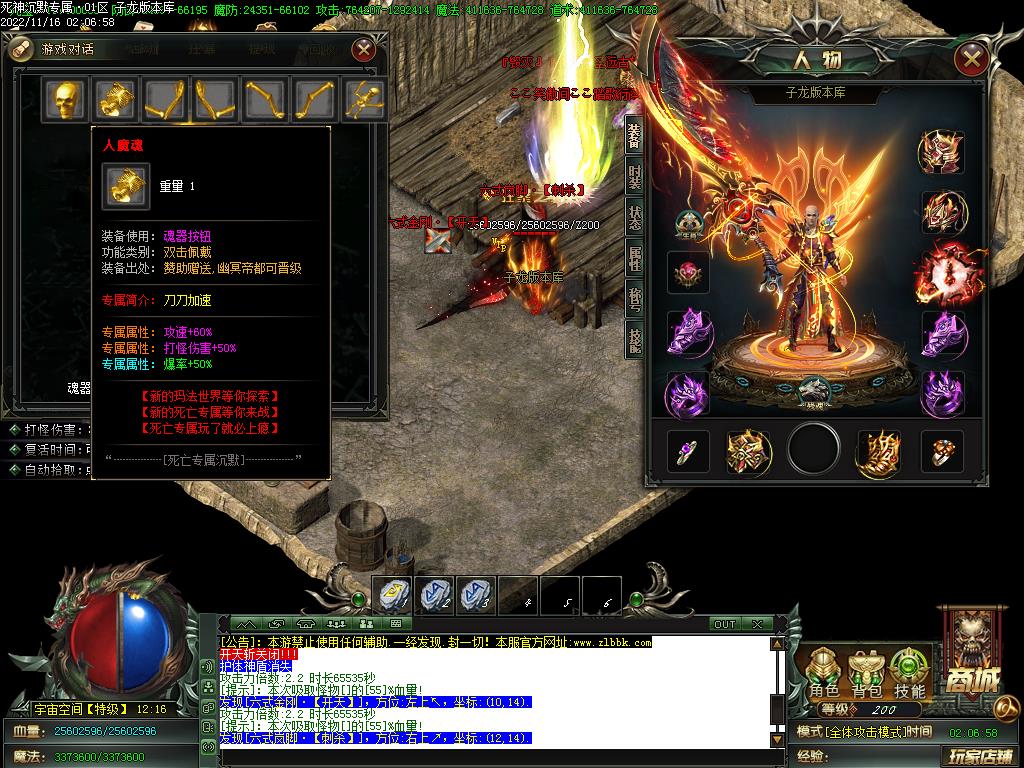The image size is (1024, 768).
Task: Show the 状态 status tab
Action: (x=634, y=218)
